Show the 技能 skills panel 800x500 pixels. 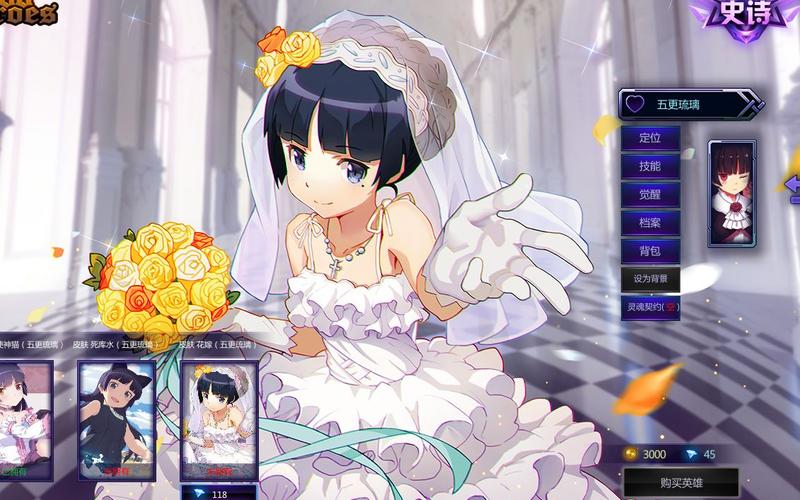[650, 166]
